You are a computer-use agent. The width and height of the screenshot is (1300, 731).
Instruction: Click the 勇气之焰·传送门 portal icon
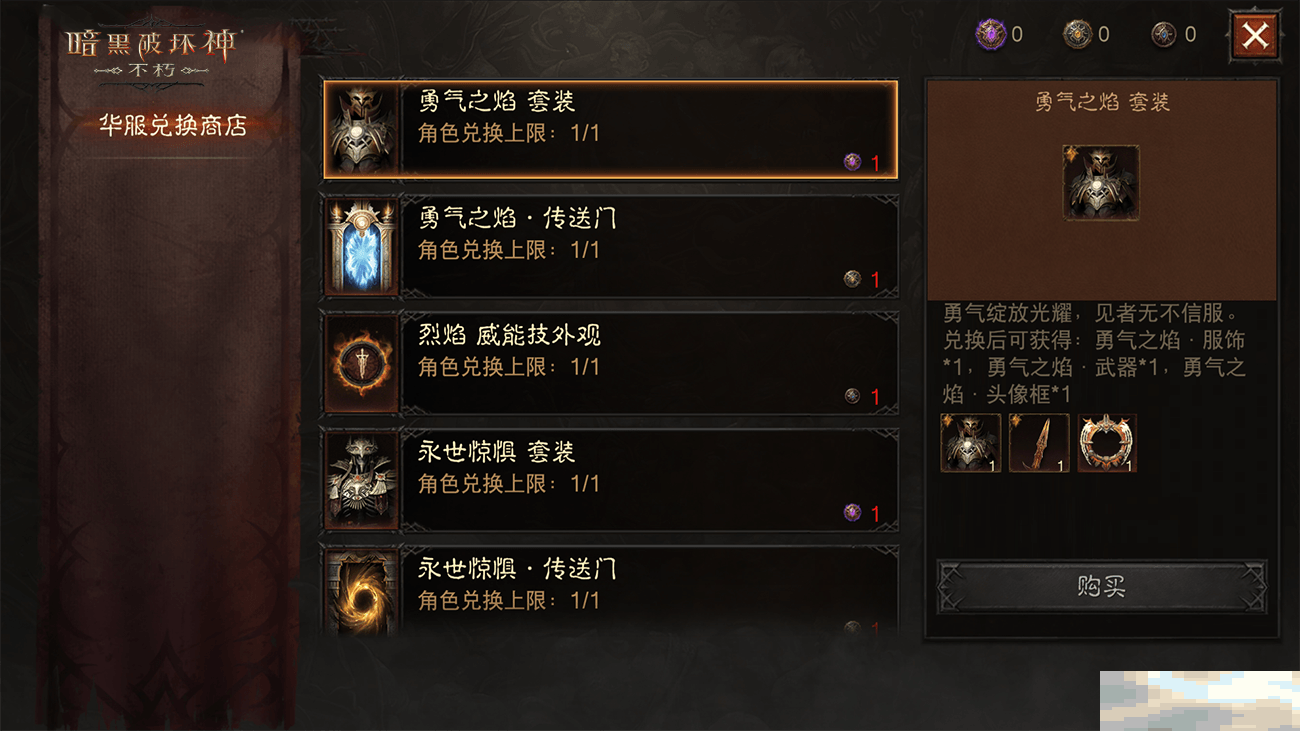(x=360, y=246)
